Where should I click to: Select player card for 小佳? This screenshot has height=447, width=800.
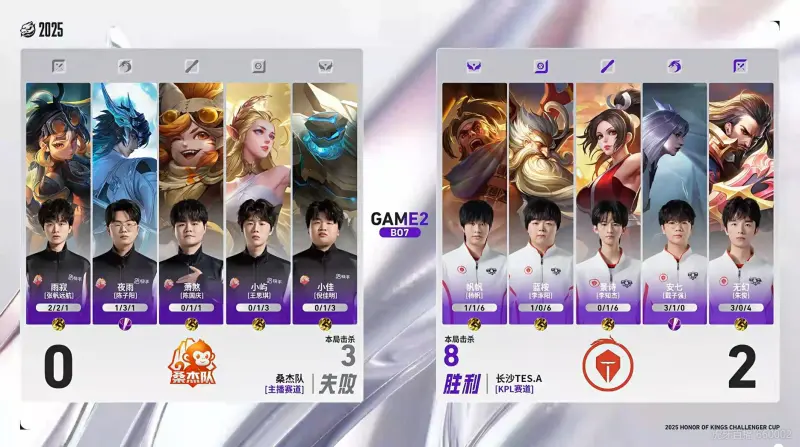324,200
